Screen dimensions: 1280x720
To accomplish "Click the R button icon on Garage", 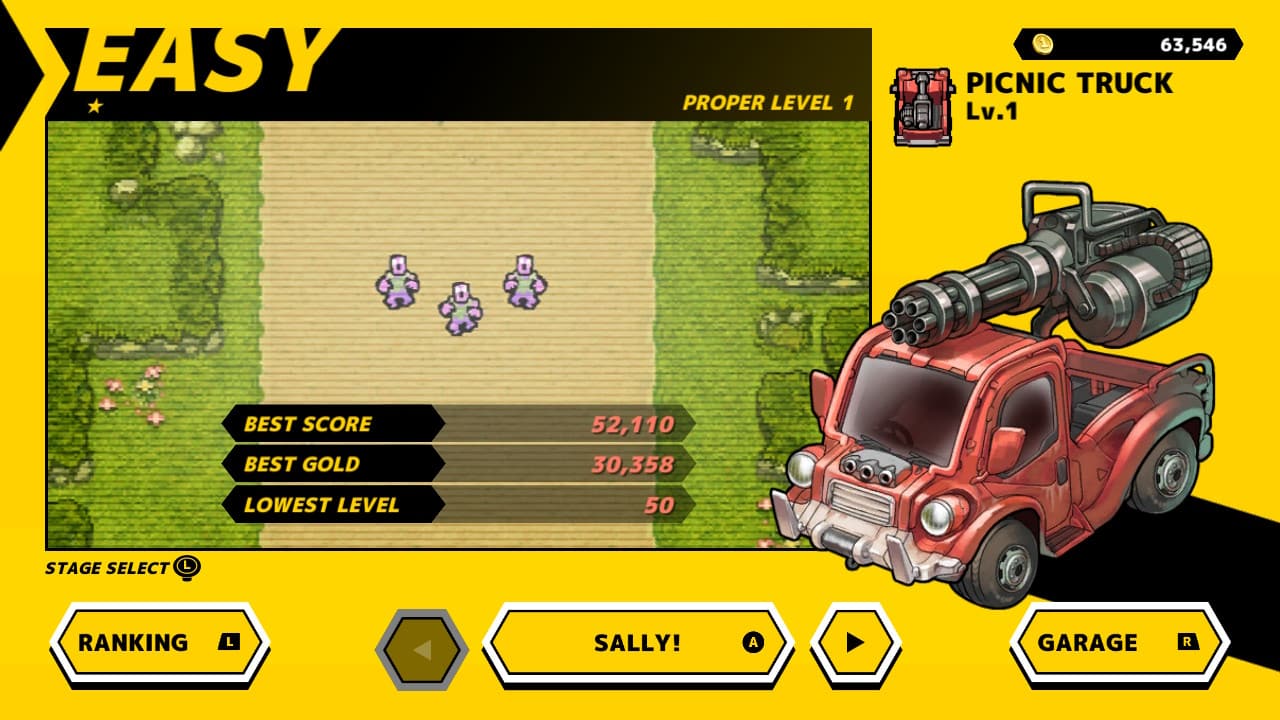I will (x=1189, y=643).
